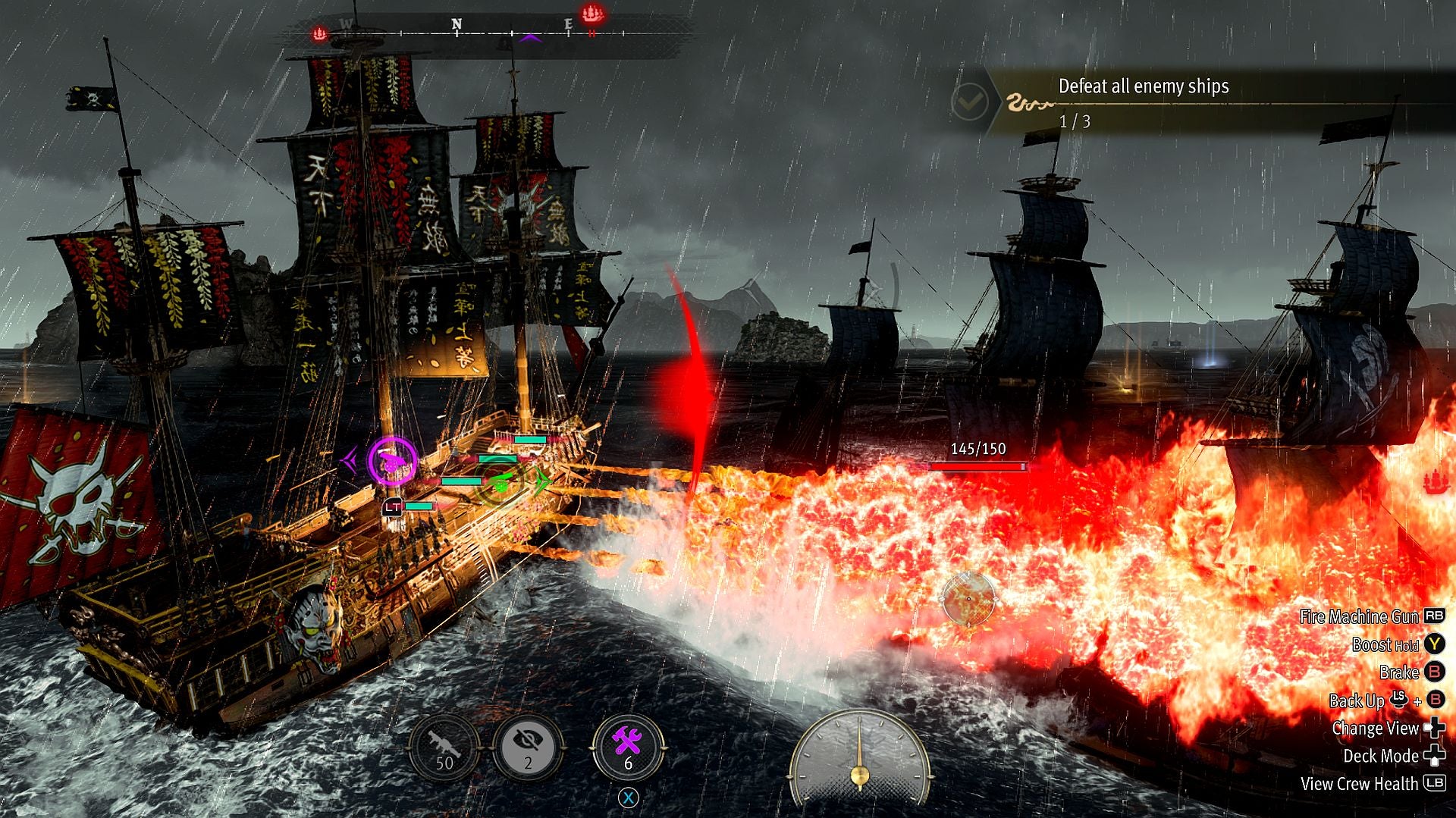Image resolution: width=1456 pixels, height=818 pixels.
Task: Click the objective checkmark badge
Action: pos(968,101)
